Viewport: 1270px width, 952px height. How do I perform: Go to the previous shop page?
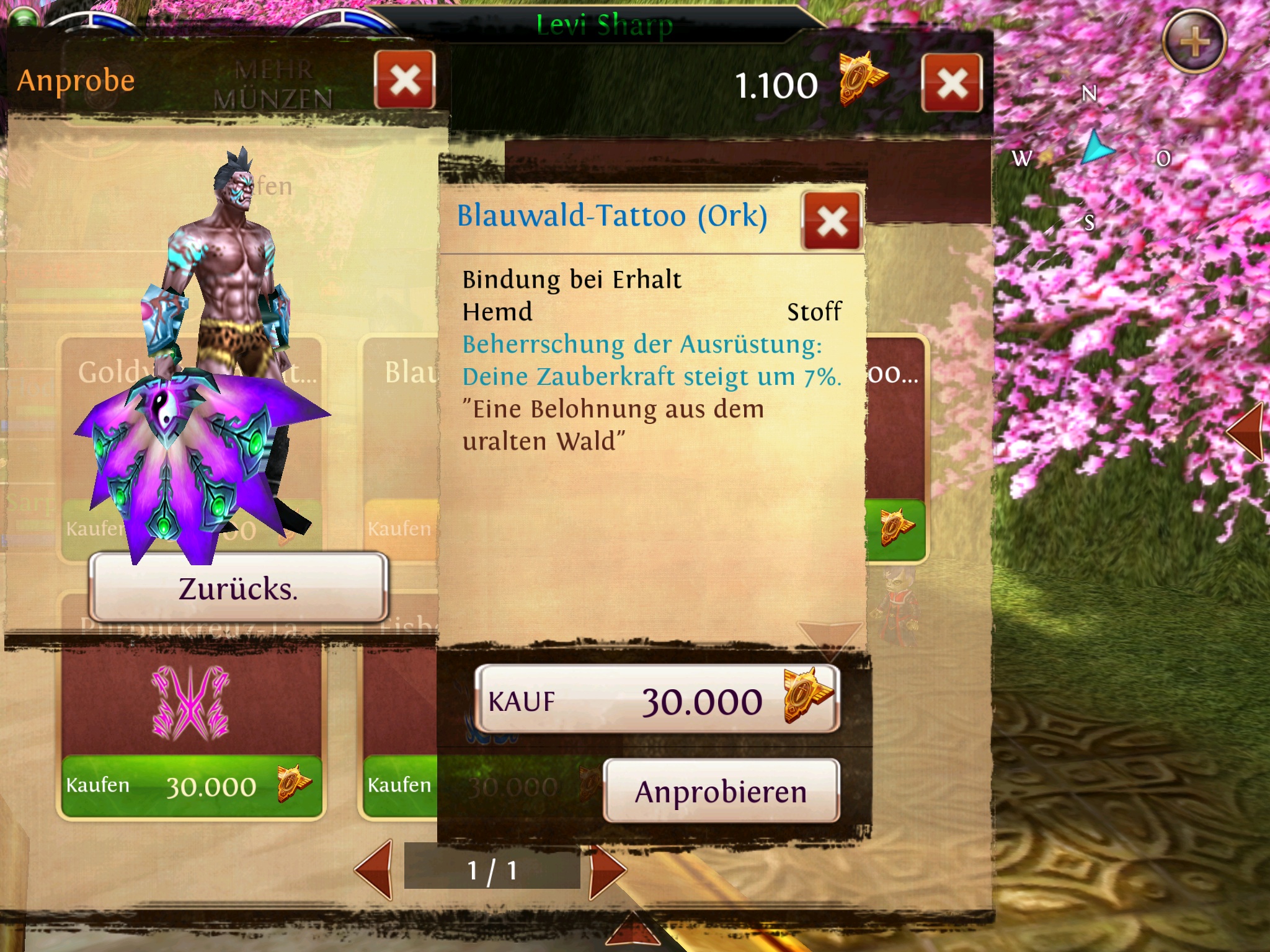(375, 869)
